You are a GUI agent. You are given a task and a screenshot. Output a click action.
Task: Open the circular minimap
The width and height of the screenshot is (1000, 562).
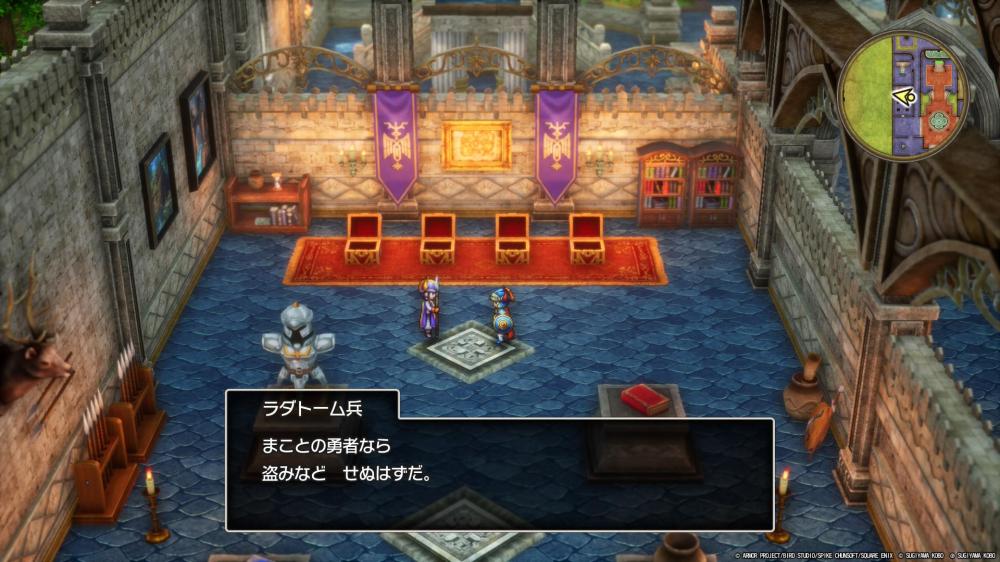coord(903,94)
